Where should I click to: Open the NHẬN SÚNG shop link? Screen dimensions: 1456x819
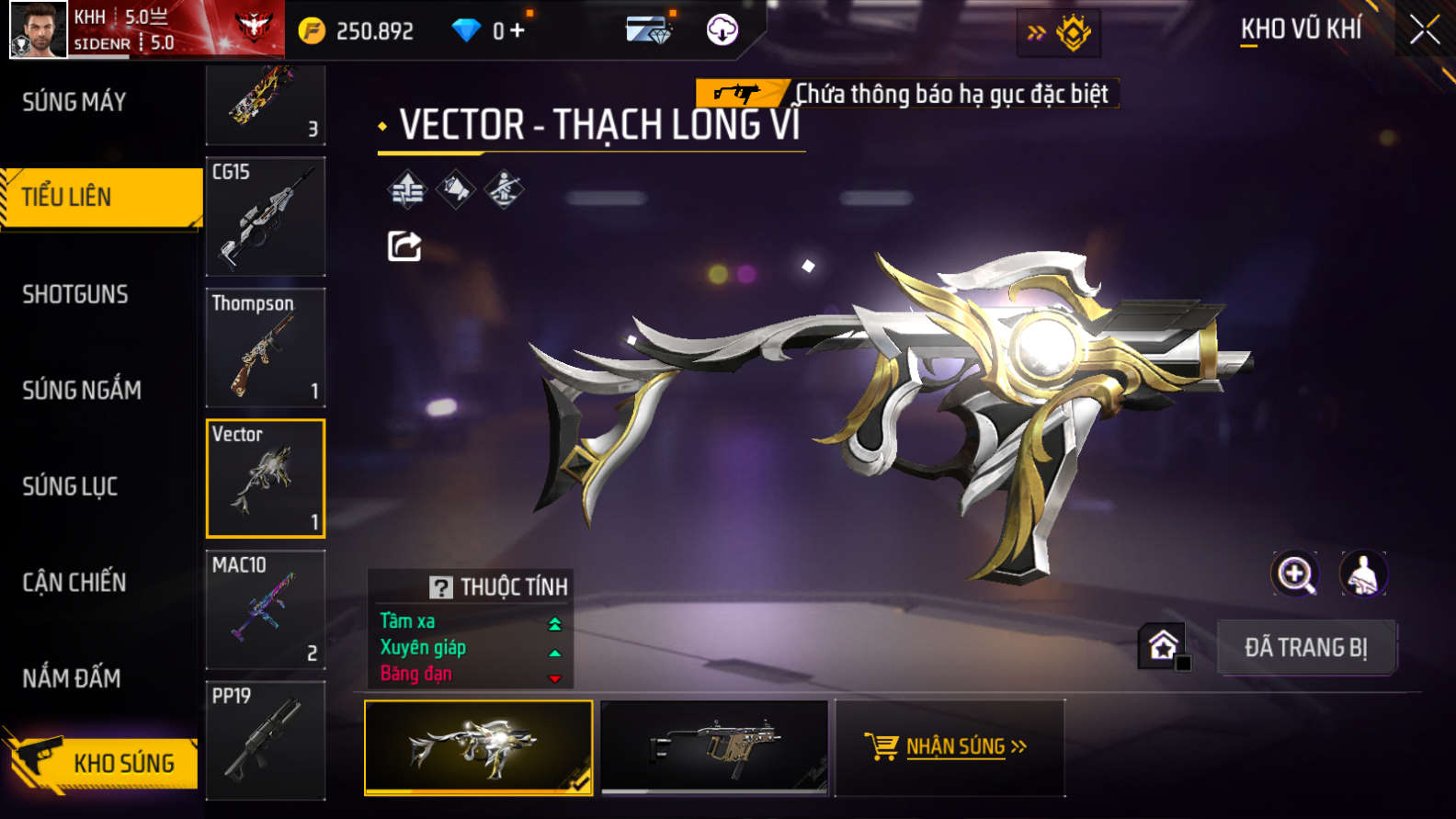point(950,746)
